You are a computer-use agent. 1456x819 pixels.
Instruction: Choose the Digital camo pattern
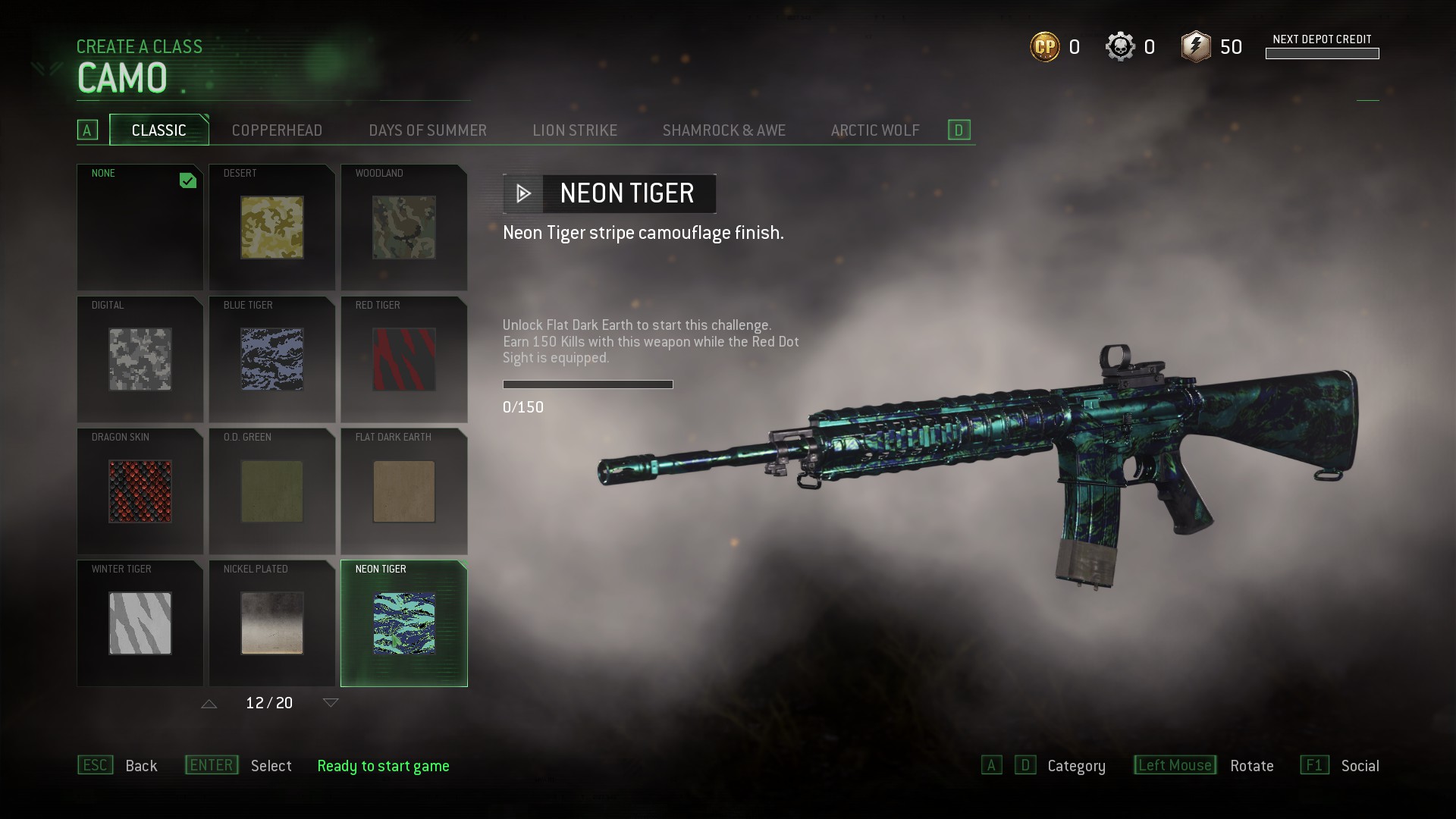[140, 359]
